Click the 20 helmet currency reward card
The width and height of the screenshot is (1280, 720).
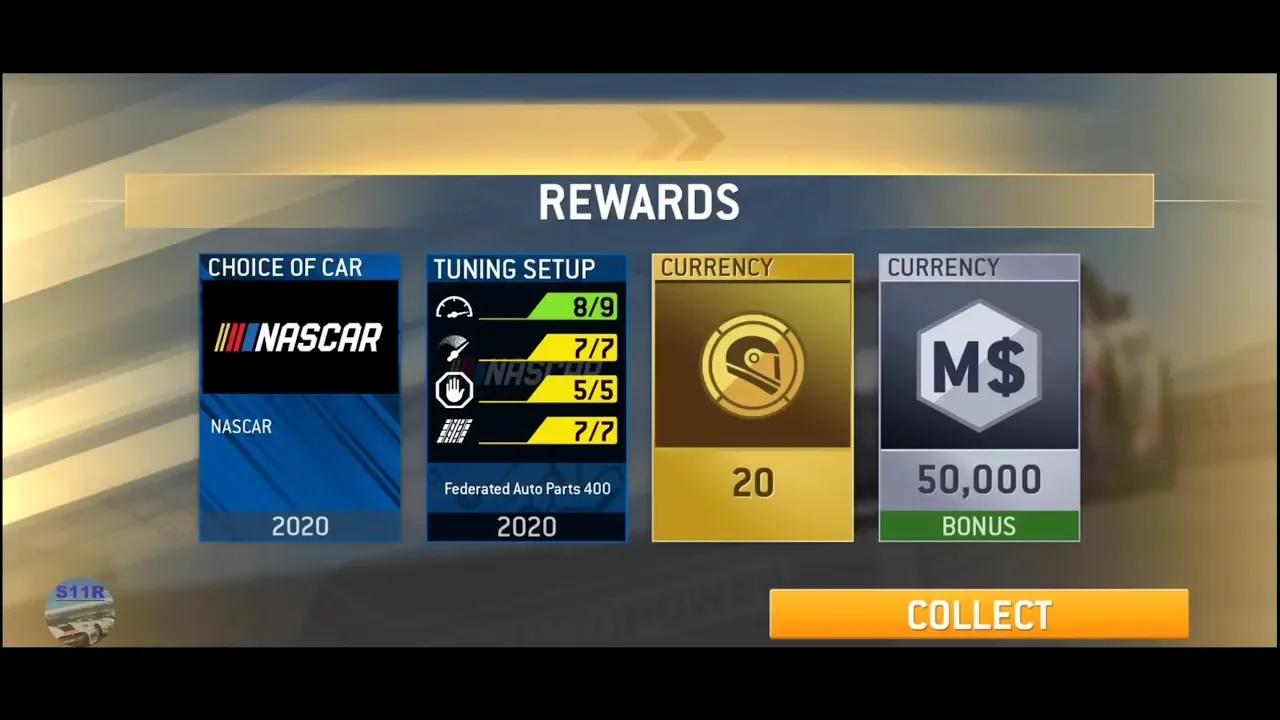point(752,397)
